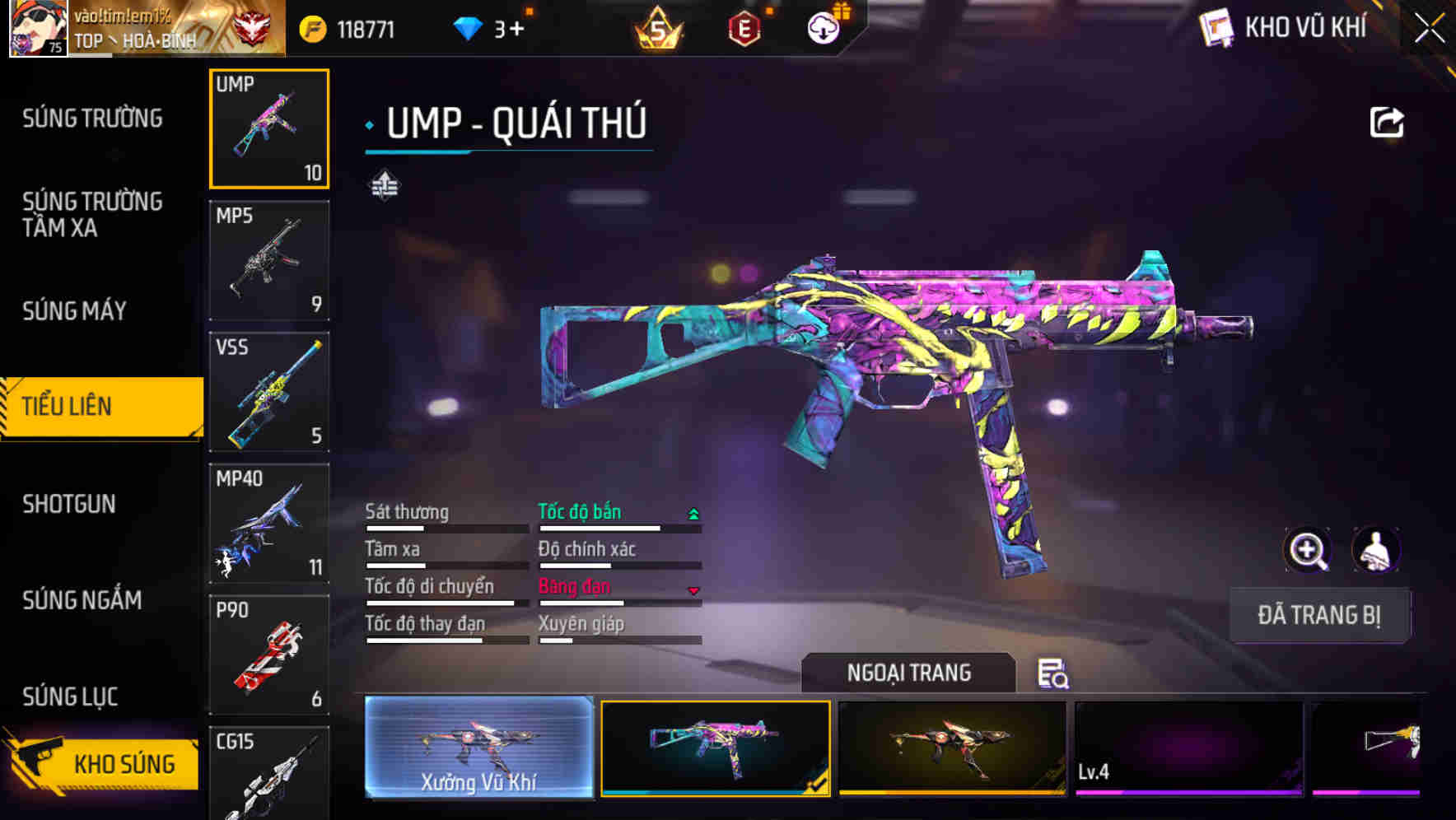Click the Đã Trang Bị button
Screen dimensions: 1456x820
pyautogui.click(x=1319, y=615)
